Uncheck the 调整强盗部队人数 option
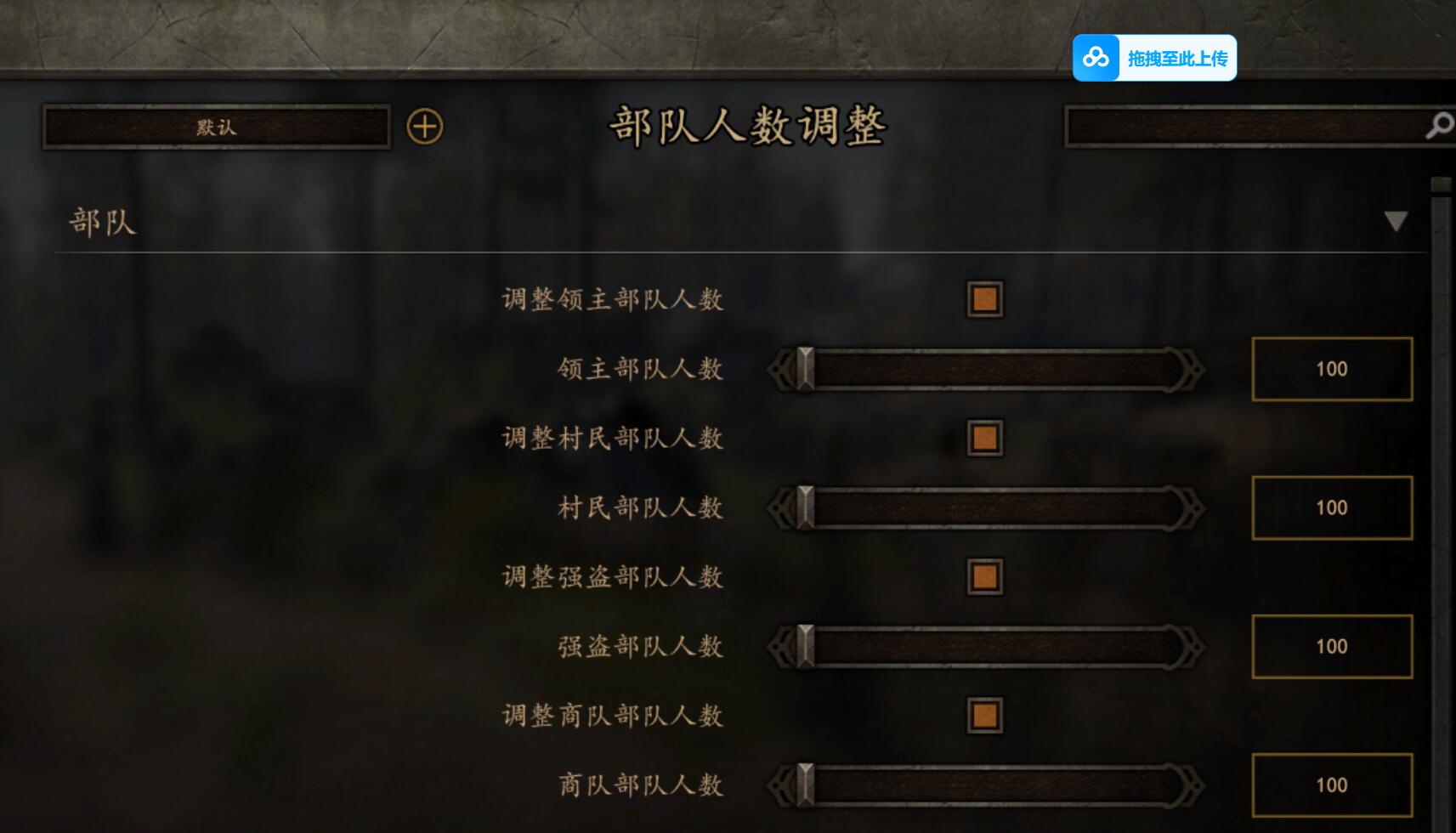The image size is (1456, 833). coord(983,575)
